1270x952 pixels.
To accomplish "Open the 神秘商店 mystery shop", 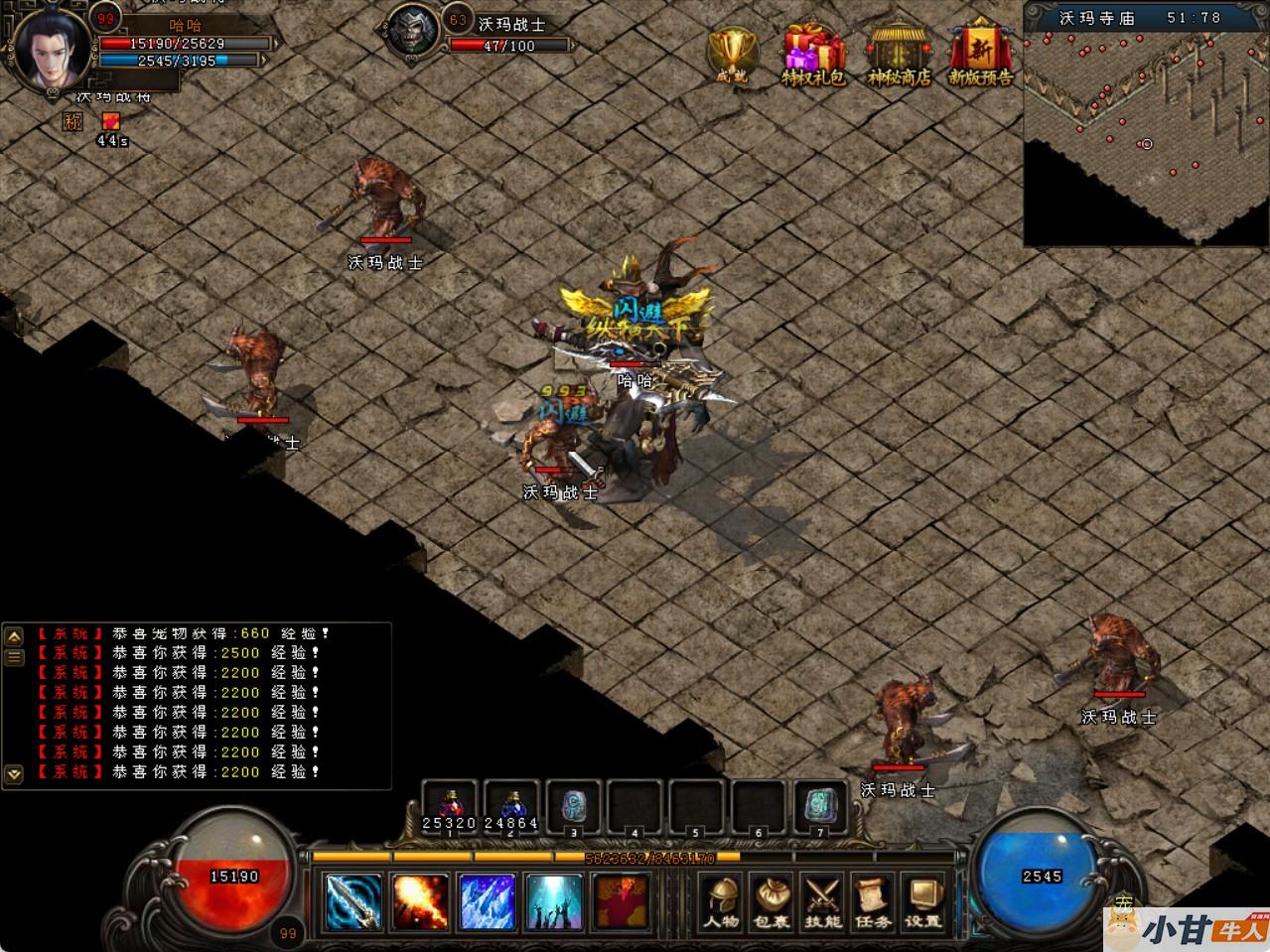I will pos(899,53).
